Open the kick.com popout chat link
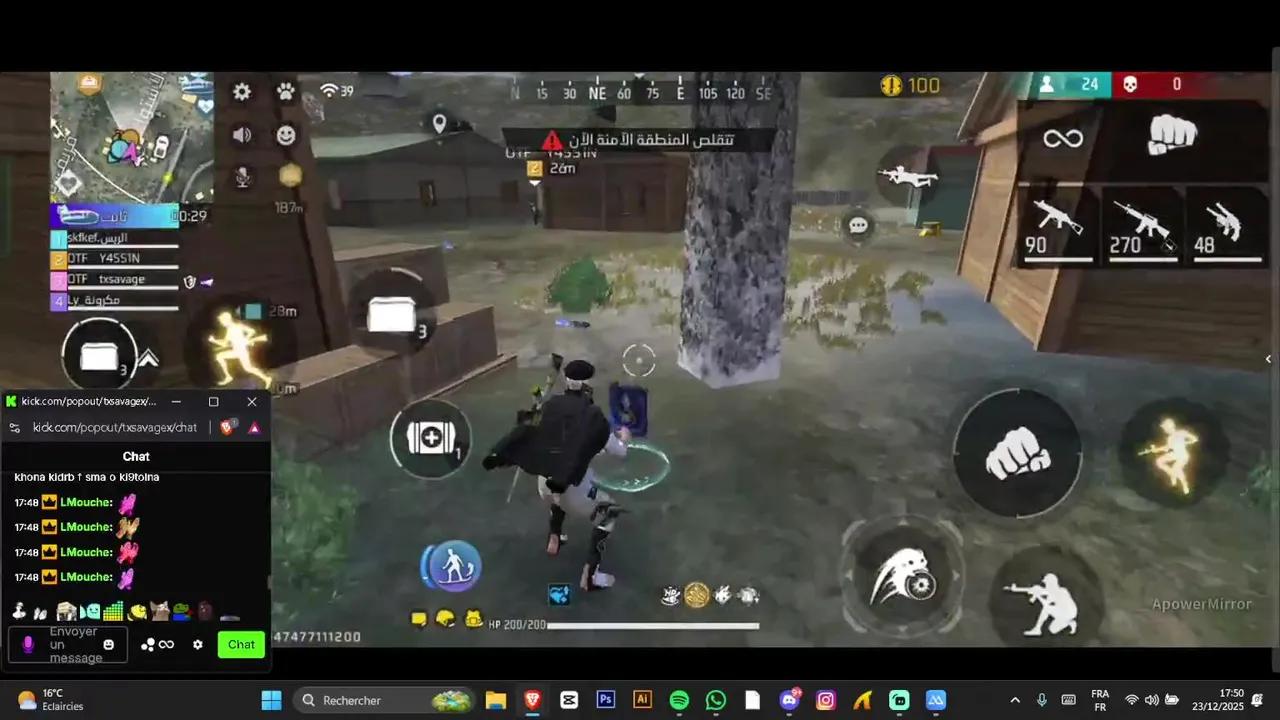 pyautogui.click(x=114, y=427)
